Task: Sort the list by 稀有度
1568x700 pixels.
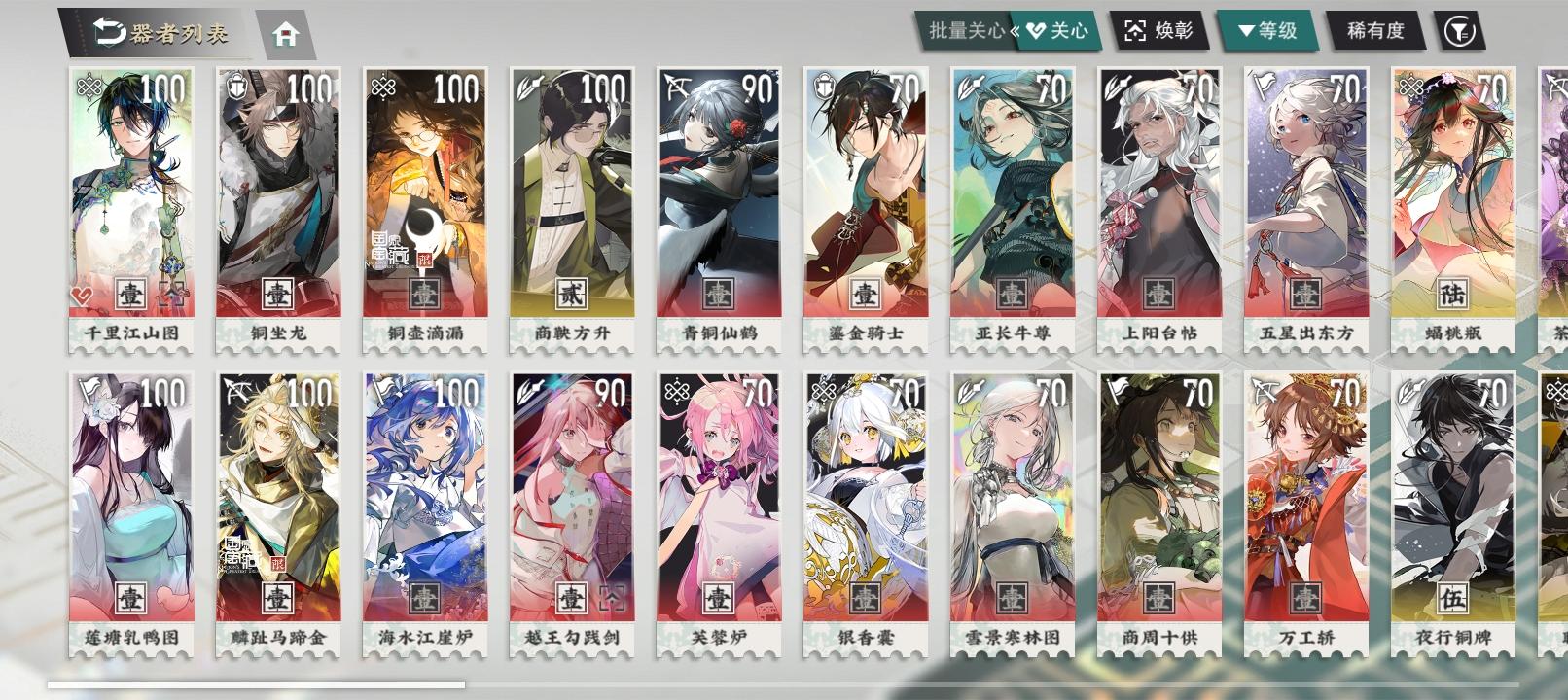Action: coord(1374,29)
